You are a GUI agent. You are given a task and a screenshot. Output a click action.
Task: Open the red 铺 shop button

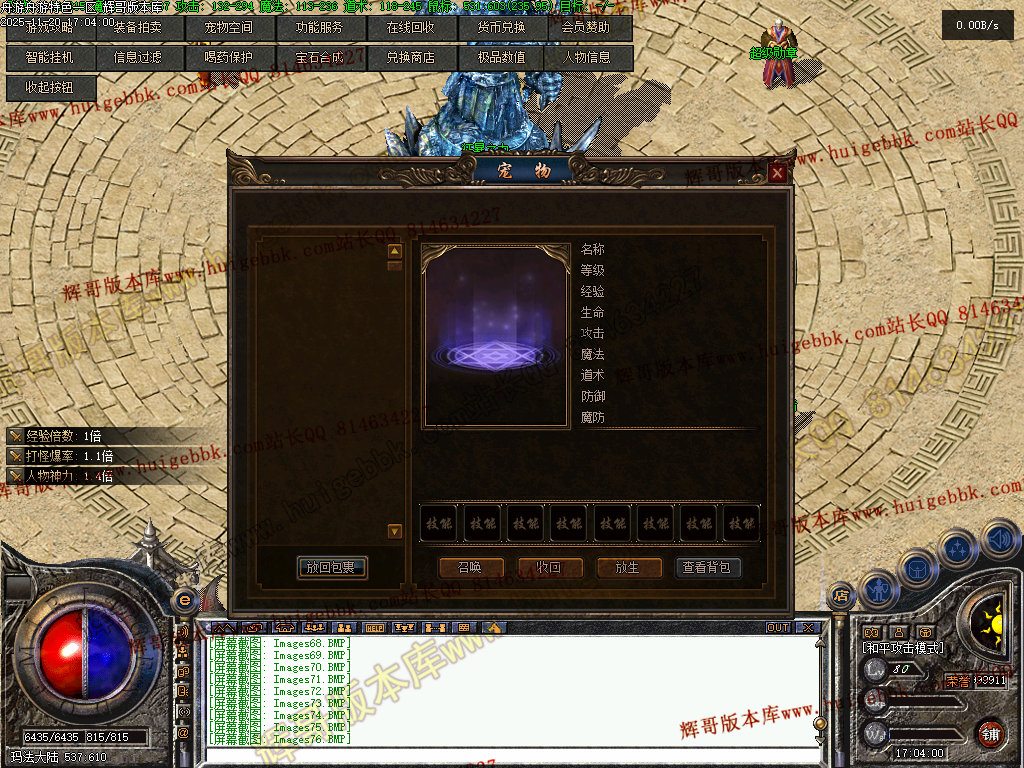[x=990, y=732]
